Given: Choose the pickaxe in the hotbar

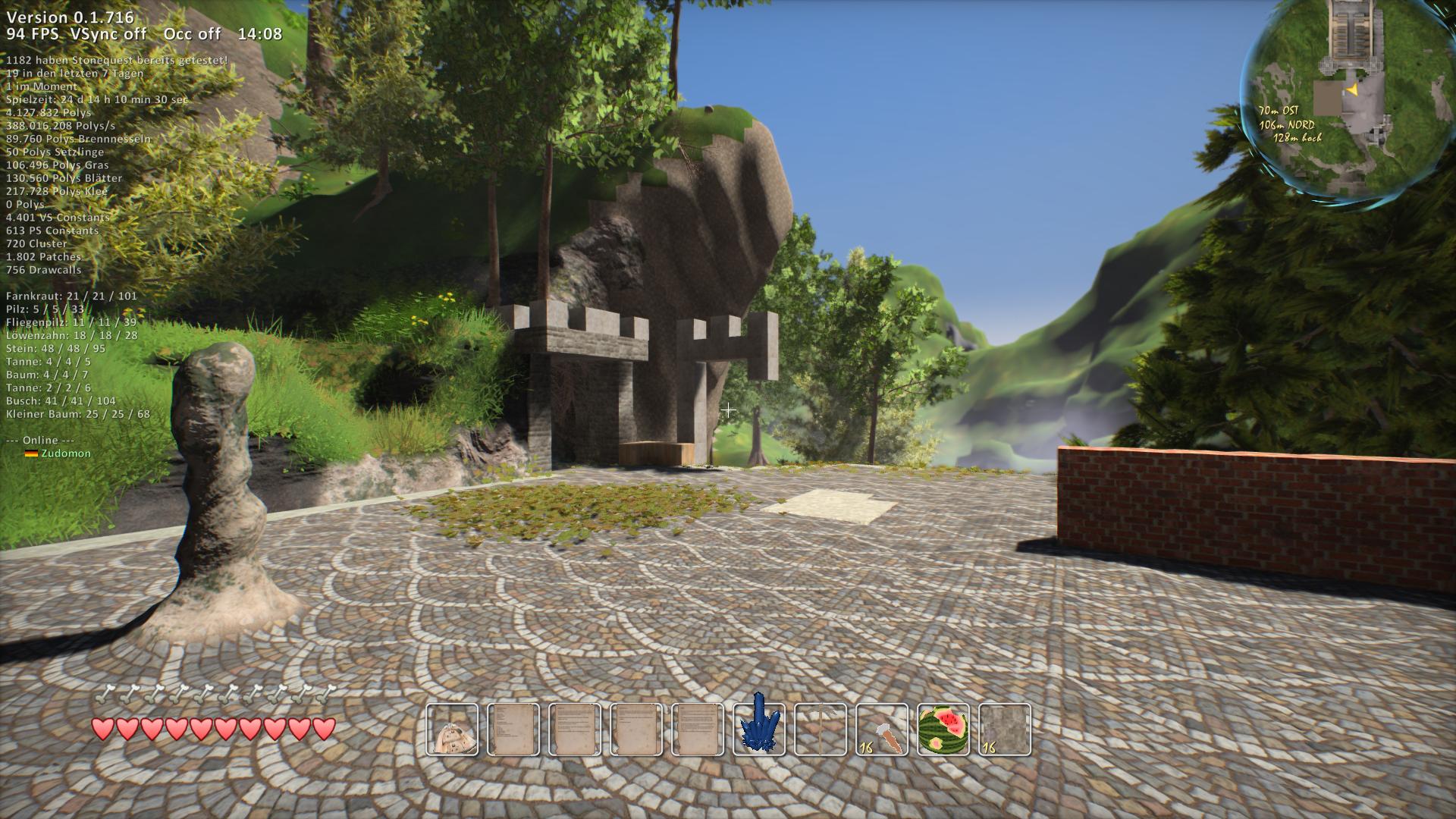Looking at the screenshot, I should 821,729.
